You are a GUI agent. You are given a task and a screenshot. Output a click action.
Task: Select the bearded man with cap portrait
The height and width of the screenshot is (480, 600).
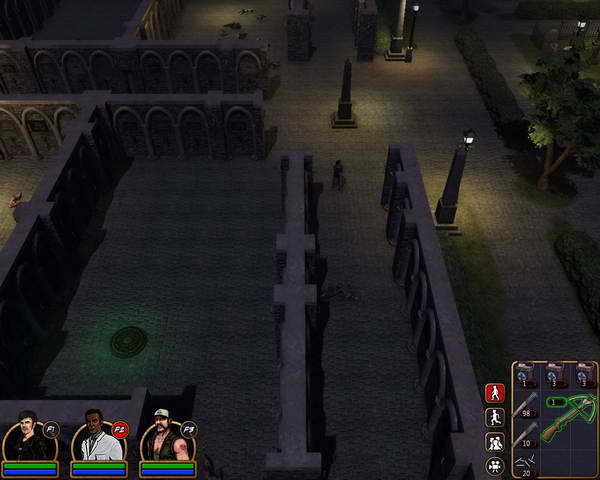pyautogui.click(x=165, y=438)
